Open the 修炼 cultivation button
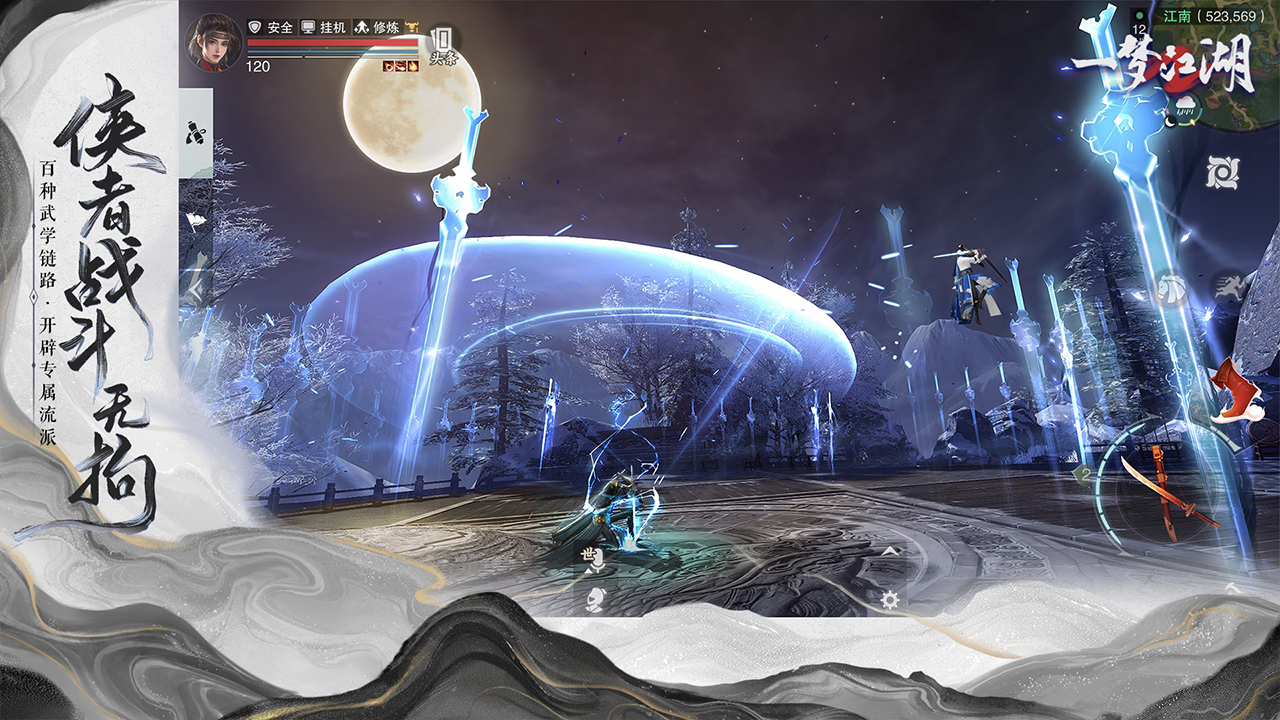This screenshot has height=720, width=1280. (x=378, y=28)
